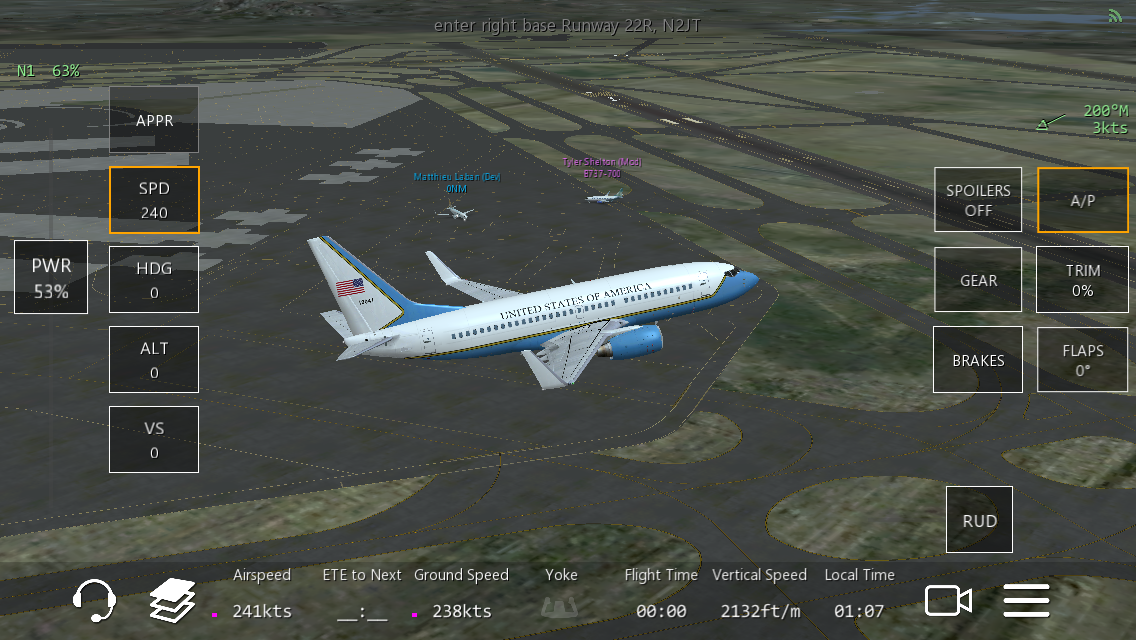Select the VS vertical speed button

coord(154,440)
